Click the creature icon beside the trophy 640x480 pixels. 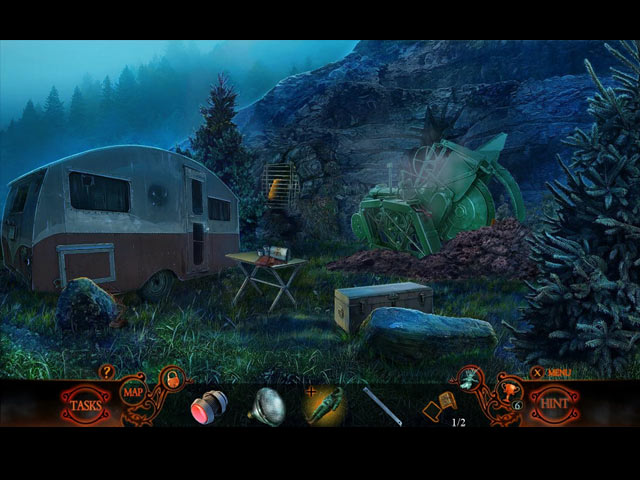click(470, 380)
